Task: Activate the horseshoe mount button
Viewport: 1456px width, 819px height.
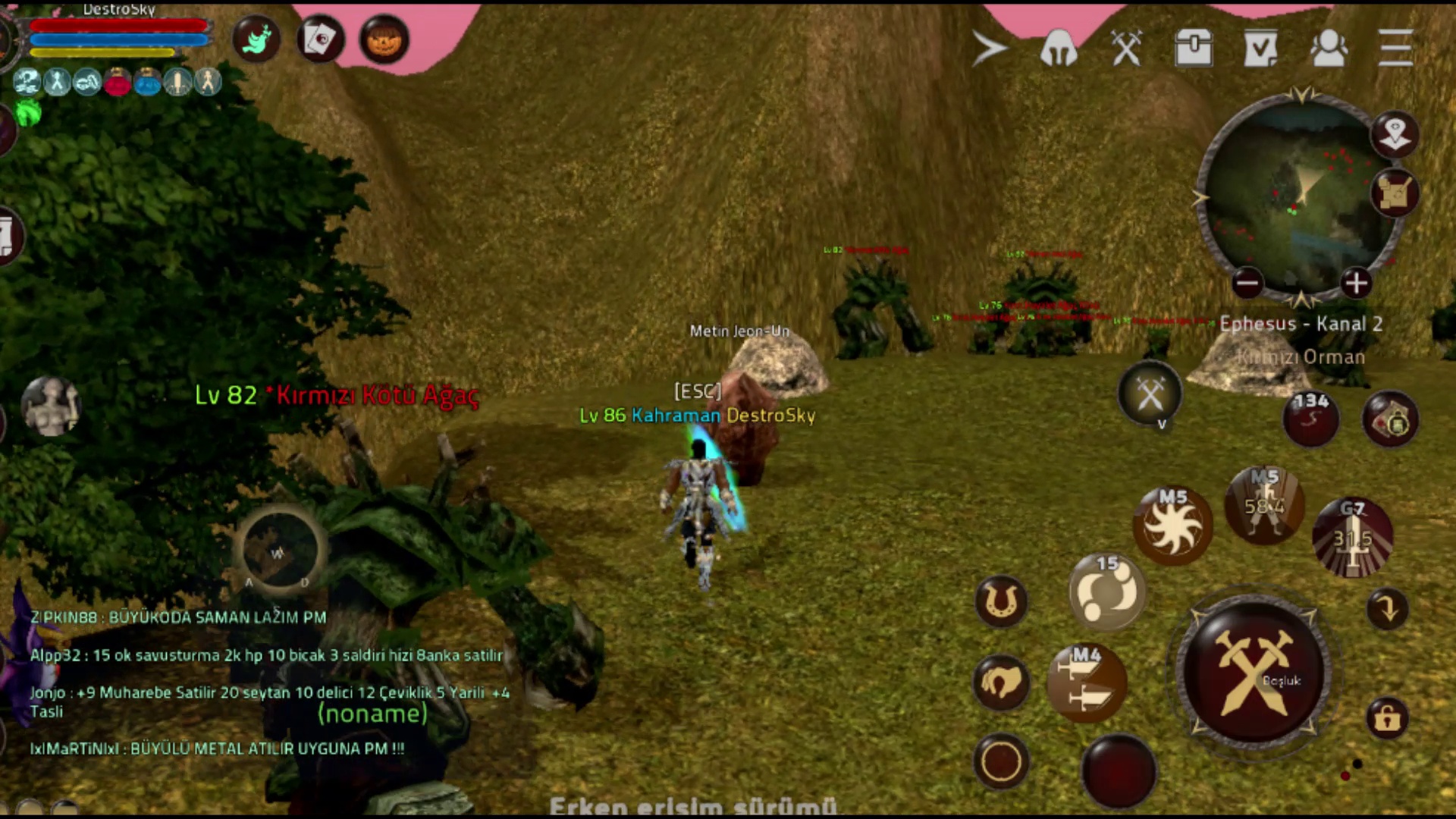Action: 1001,601
